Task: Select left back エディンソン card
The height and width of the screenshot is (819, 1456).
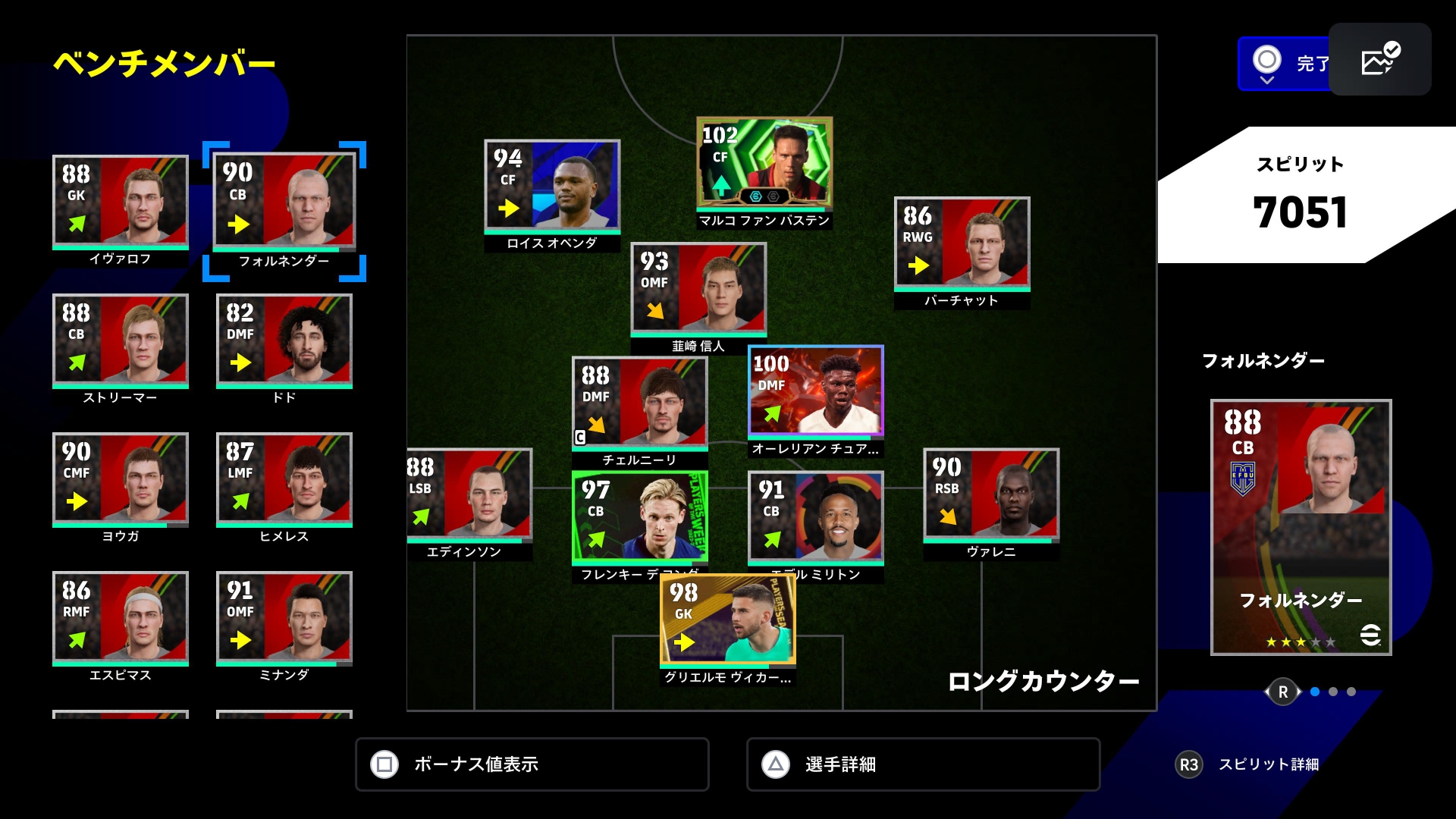Action: (469, 495)
